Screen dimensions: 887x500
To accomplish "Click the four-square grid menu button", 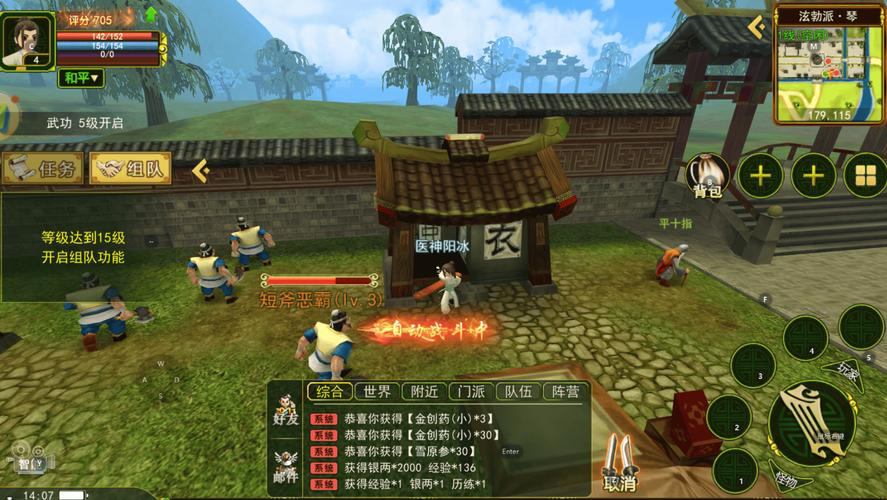I will (864, 177).
